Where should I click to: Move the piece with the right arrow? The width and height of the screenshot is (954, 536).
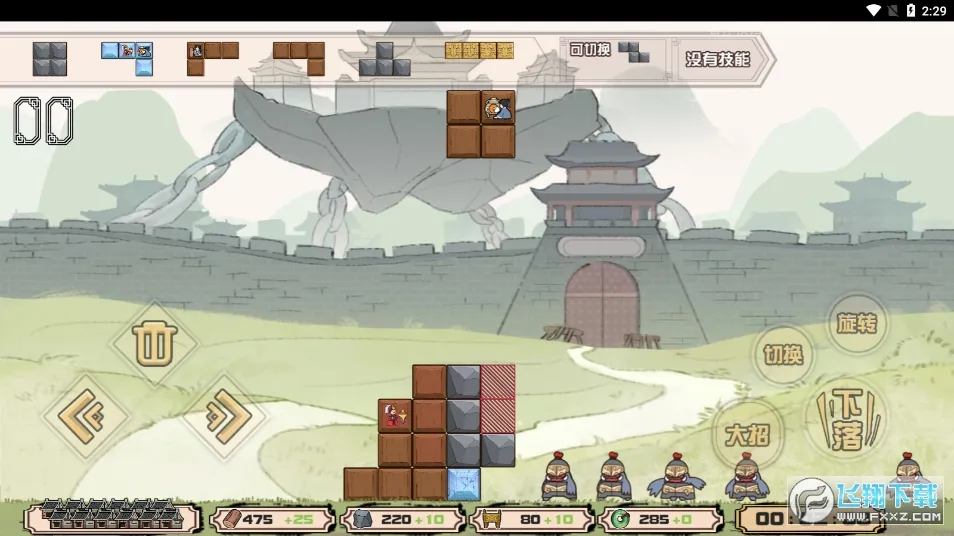(223, 417)
